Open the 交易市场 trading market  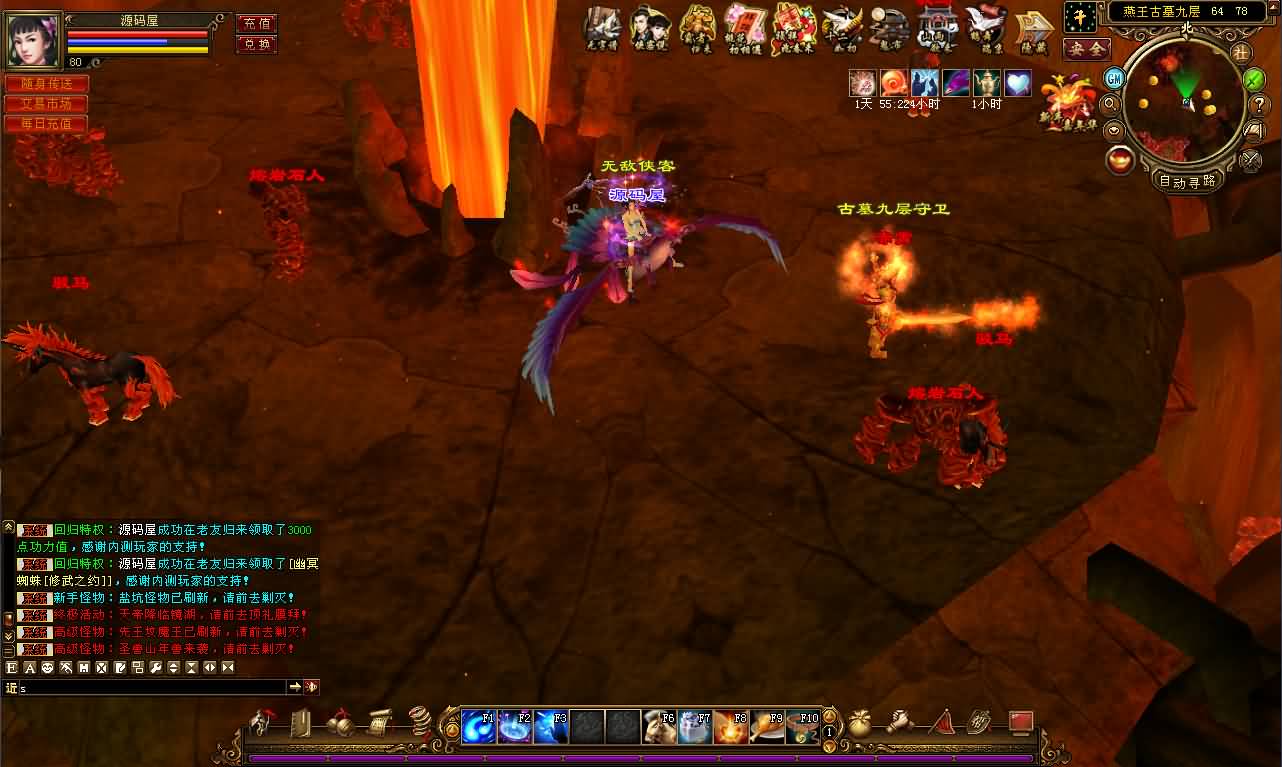46,104
